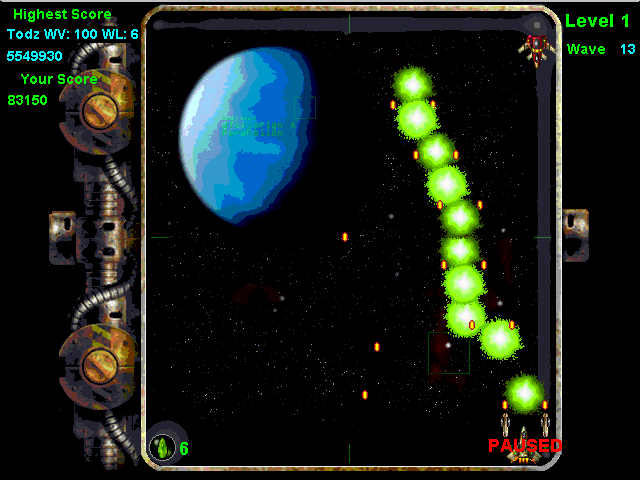Click the green bomb icon
The image size is (640, 480).
[x=162, y=447]
